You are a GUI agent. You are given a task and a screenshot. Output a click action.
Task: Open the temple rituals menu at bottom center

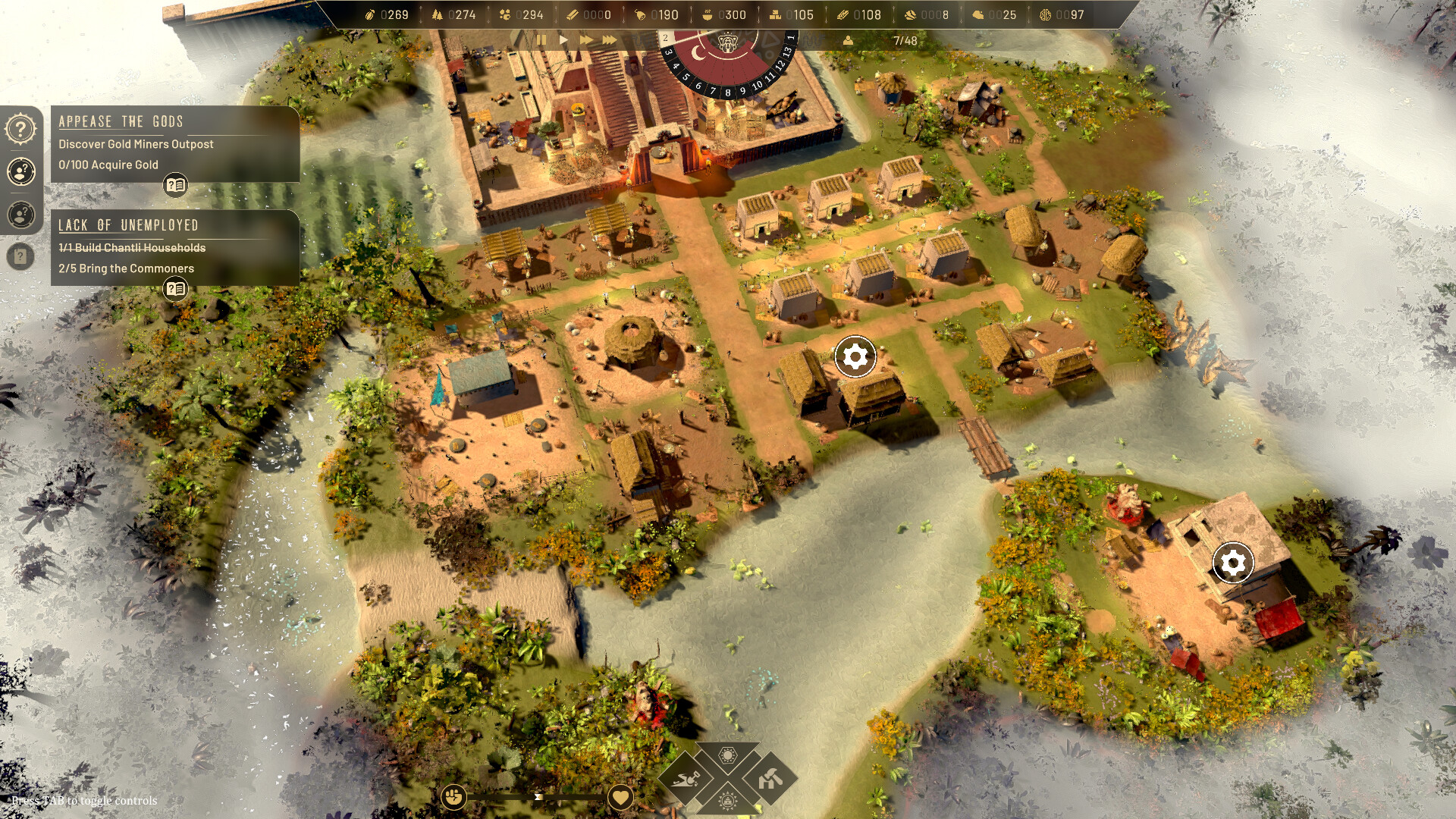728,802
